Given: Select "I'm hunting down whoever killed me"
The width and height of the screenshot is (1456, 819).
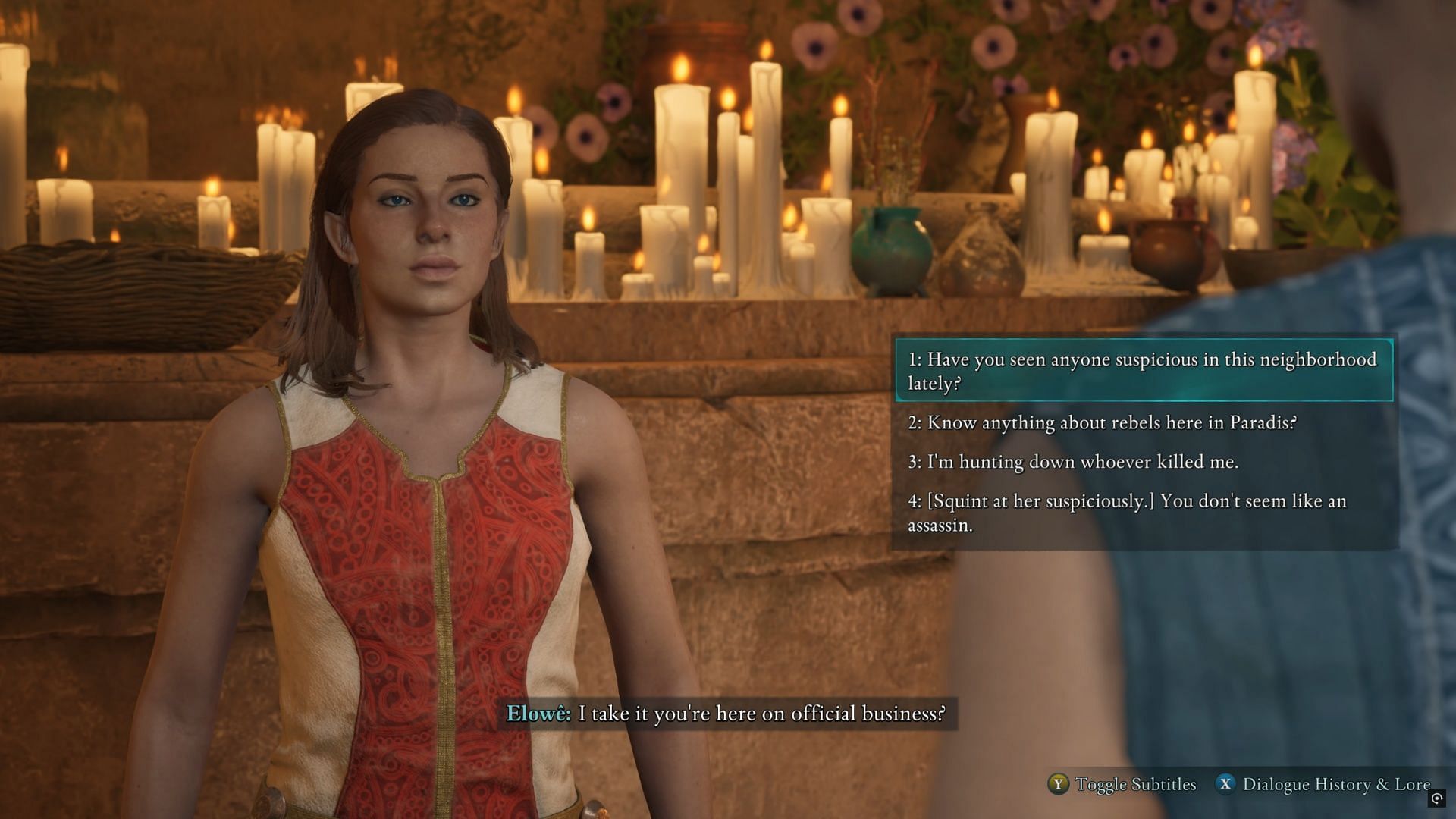Looking at the screenshot, I should click(1073, 462).
